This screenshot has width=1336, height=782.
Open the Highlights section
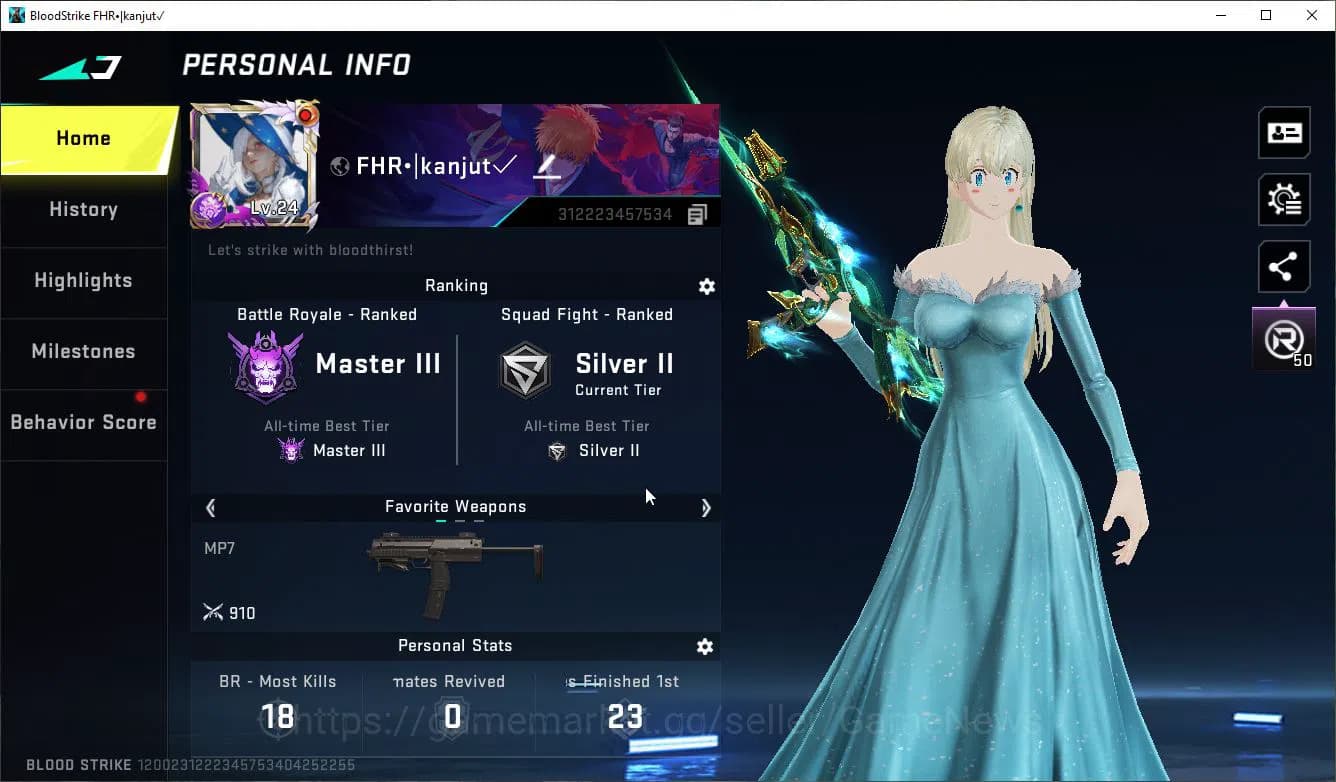point(83,281)
